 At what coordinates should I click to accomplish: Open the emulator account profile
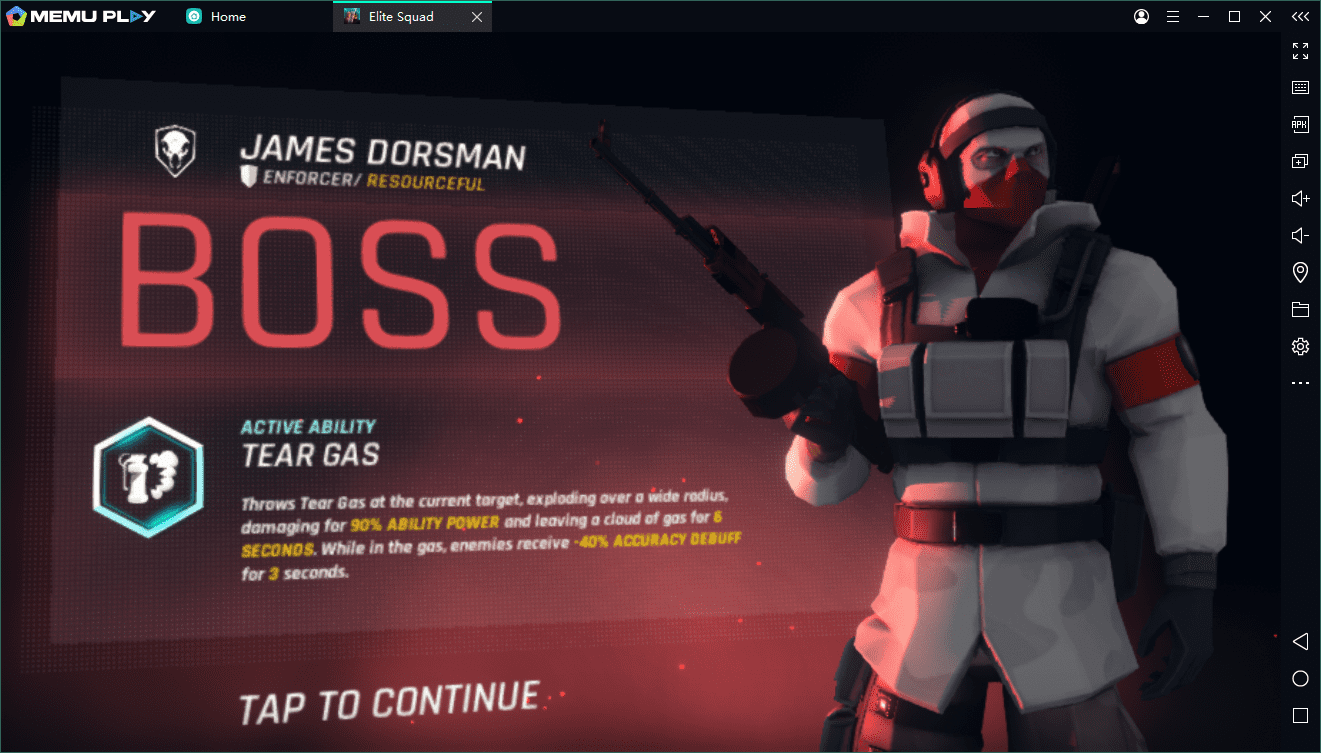[x=1142, y=17]
